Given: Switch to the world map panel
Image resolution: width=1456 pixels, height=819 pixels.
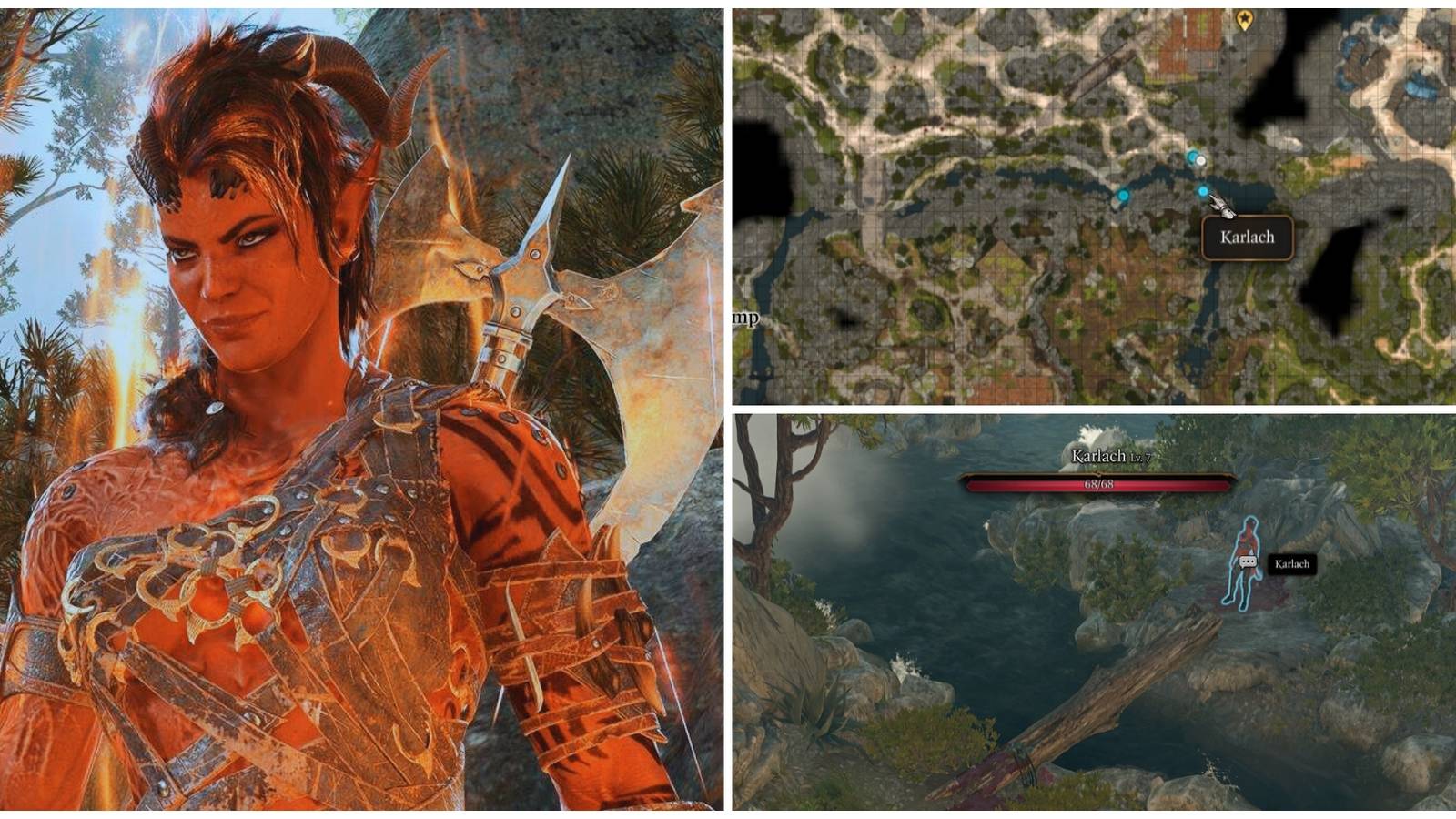Looking at the screenshot, I should tap(1092, 200).
